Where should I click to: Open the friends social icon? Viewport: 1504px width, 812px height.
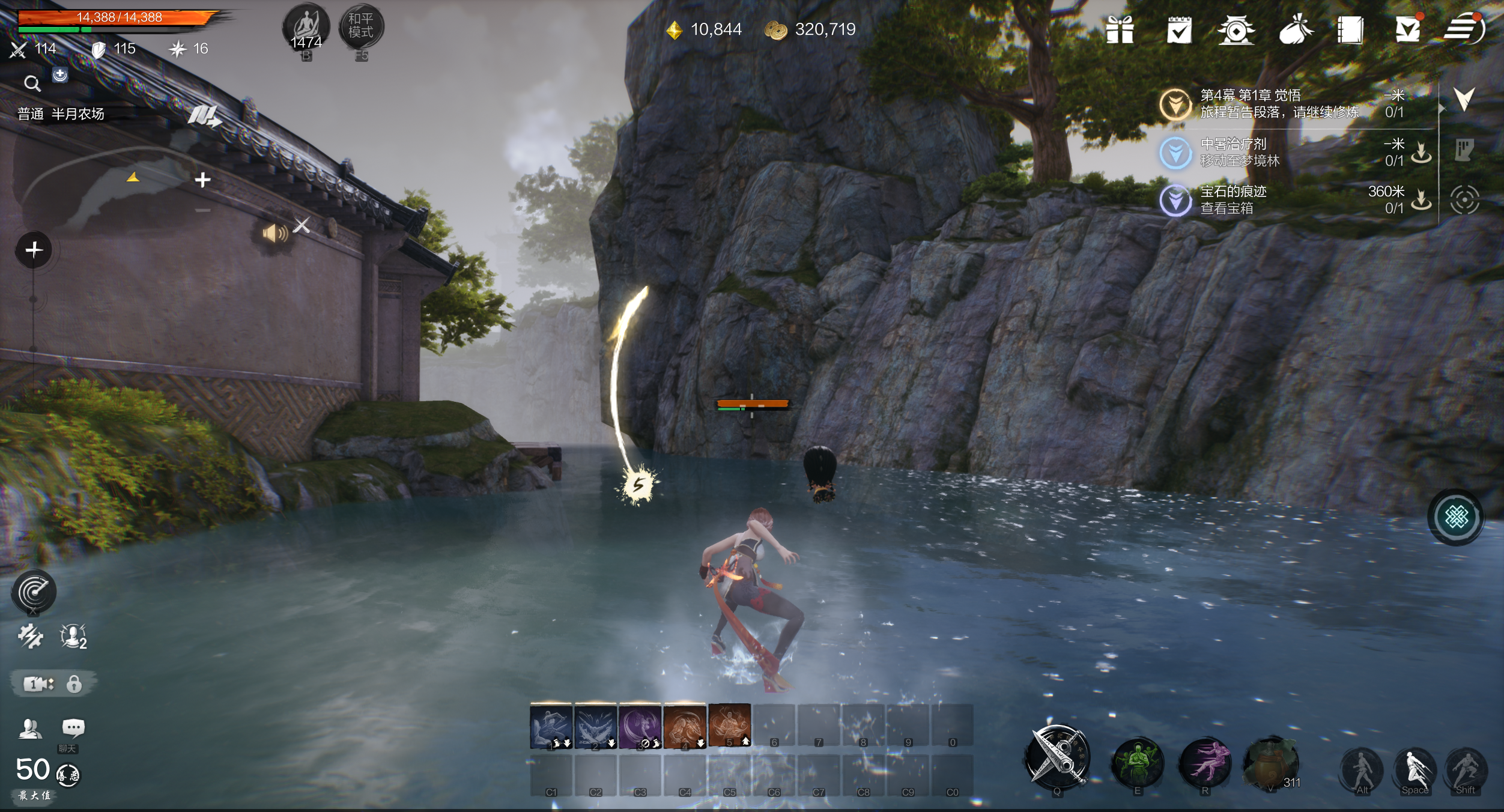(29, 729)
